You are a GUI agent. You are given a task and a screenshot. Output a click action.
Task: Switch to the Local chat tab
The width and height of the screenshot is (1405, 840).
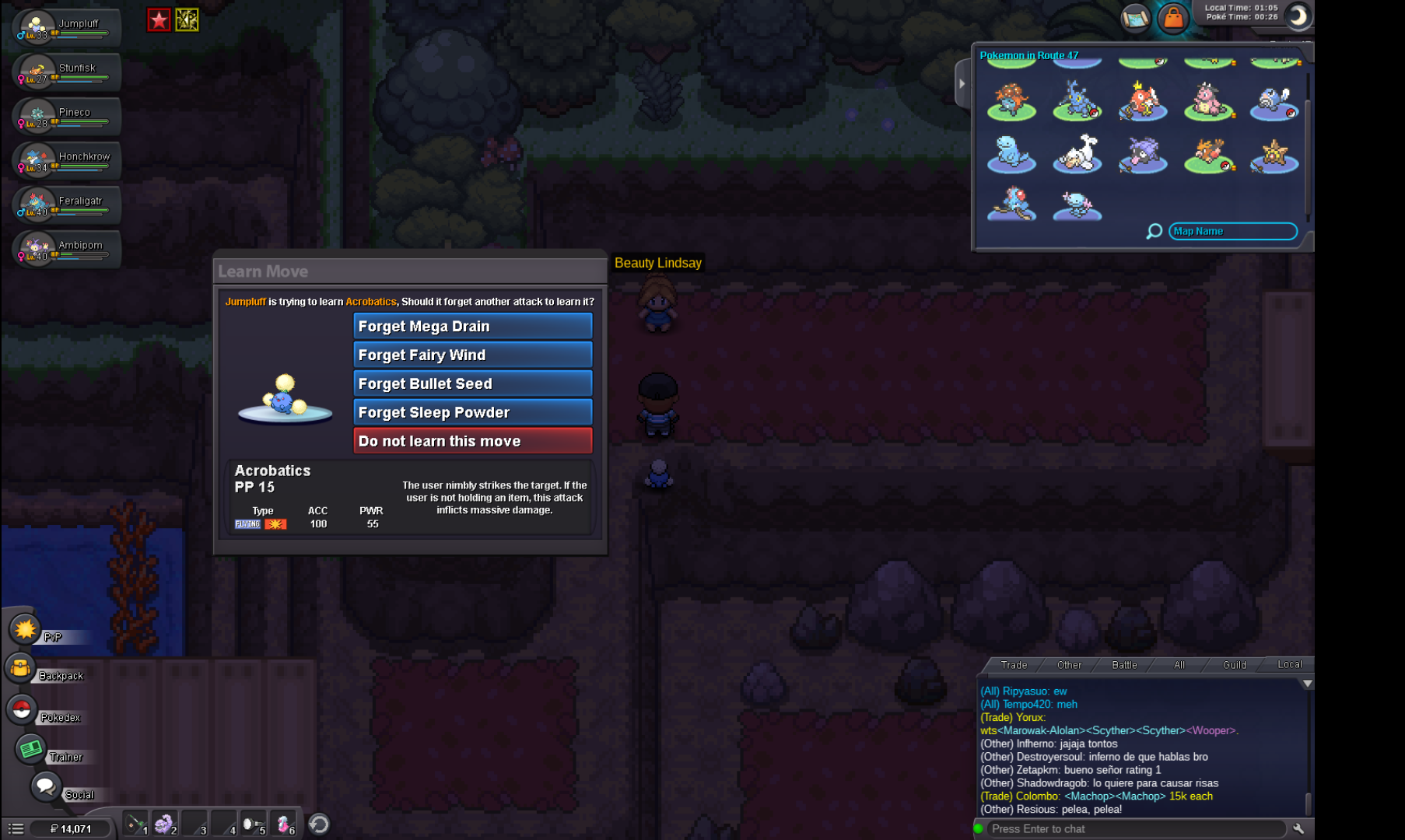coord(1289,665)
